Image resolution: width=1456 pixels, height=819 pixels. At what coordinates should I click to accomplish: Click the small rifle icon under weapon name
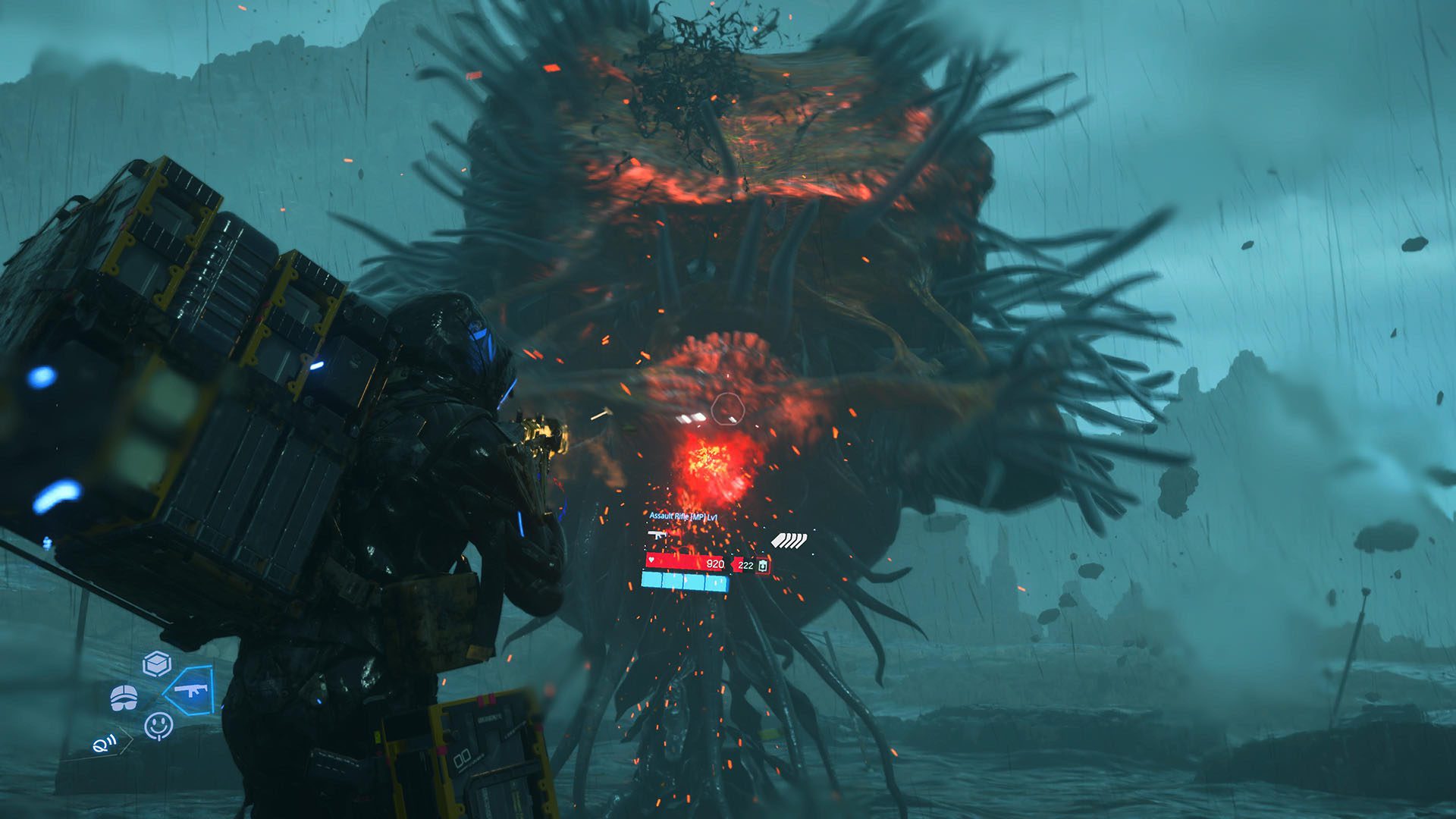(x=657, y=535)
